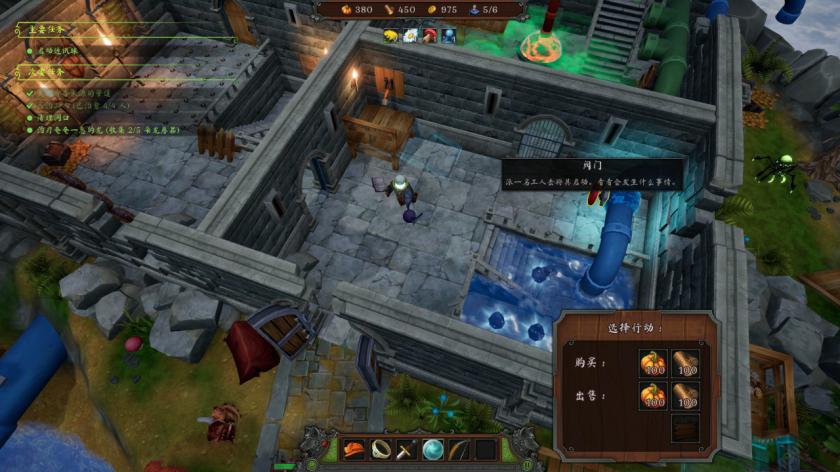Buy 100 wood with the log button

point(685,364)
